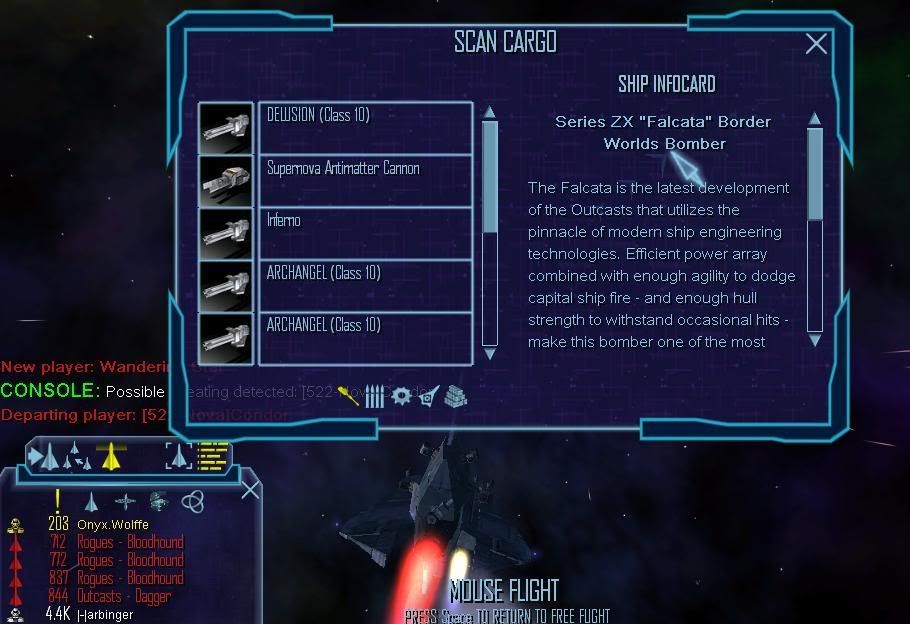Select the DELUSION (Class 10) cargo row
This screenshot has height=624, width=910.
365,127
